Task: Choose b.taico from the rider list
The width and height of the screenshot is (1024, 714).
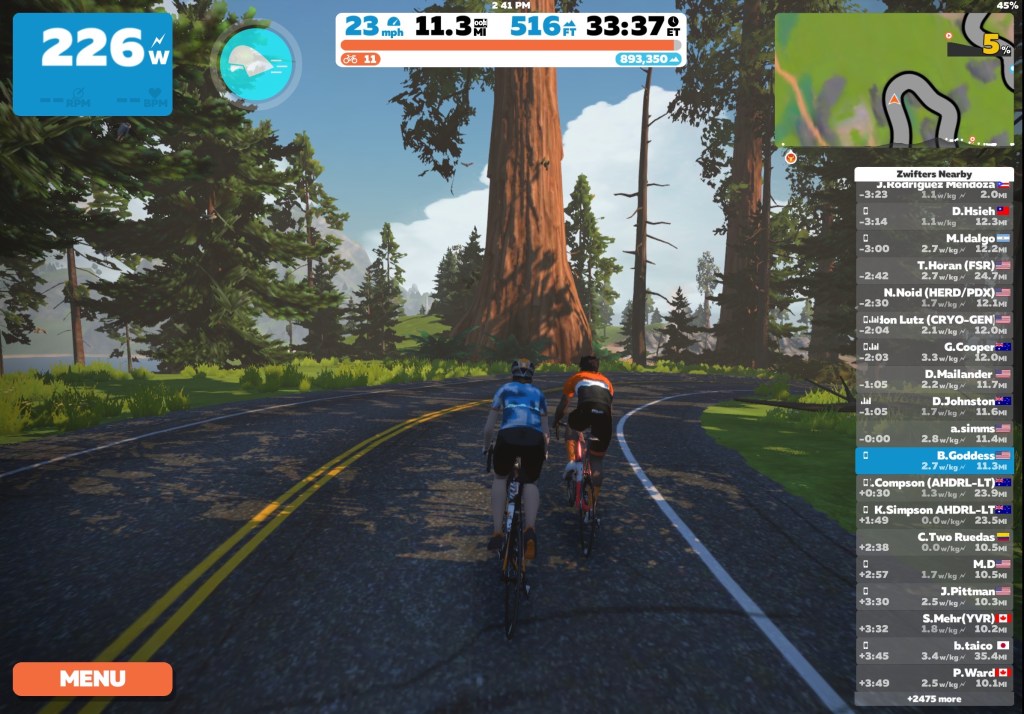Action: point(934,650)
